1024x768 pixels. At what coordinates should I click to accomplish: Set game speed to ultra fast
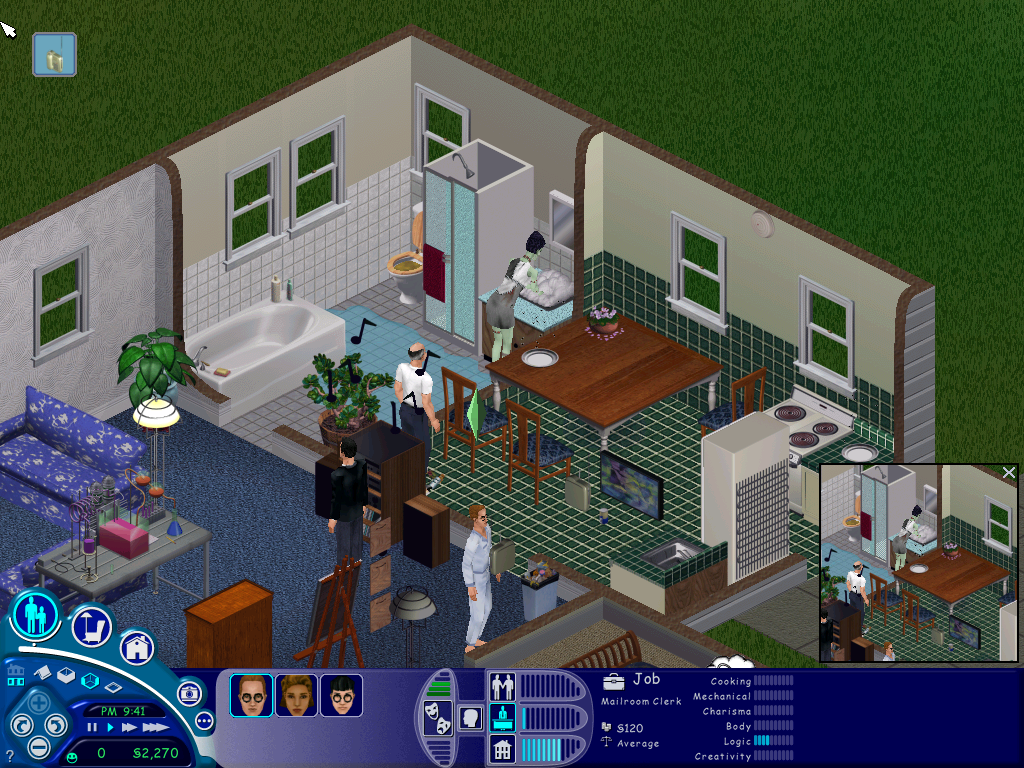154,727
